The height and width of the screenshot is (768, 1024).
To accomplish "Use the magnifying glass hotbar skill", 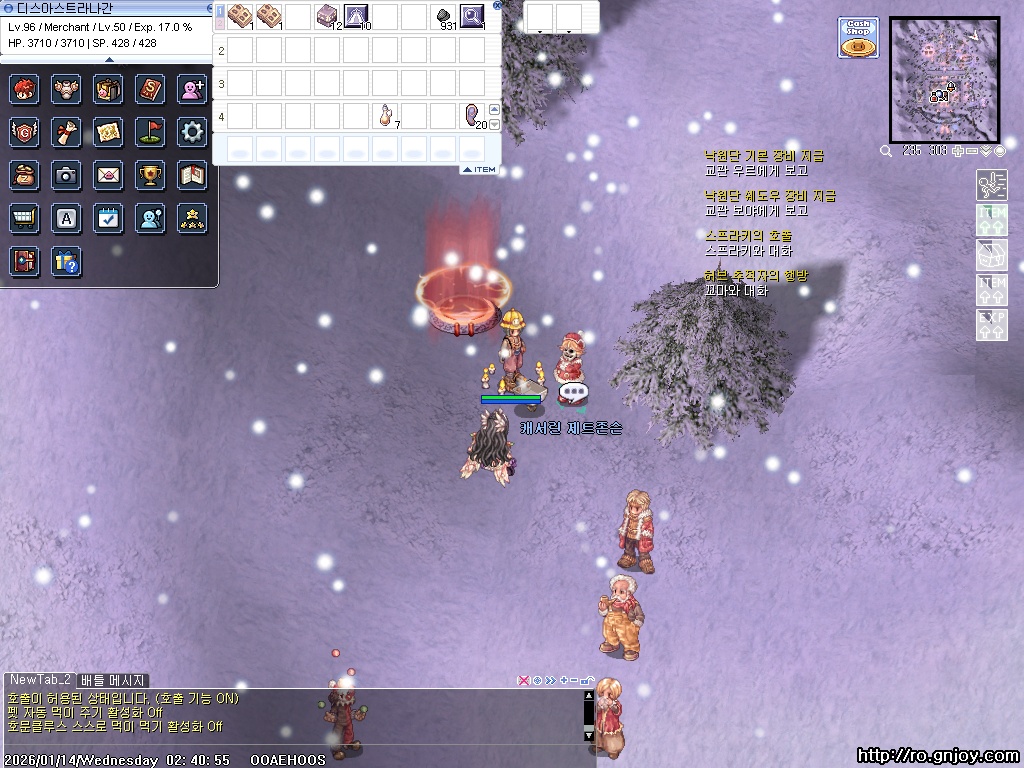I will click(x=472, y=16).
